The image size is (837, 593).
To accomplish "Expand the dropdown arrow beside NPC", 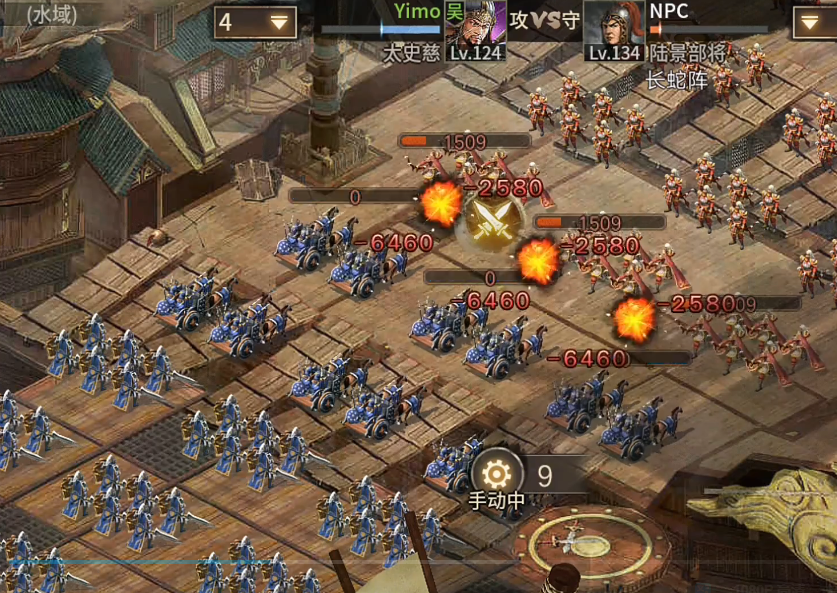I will coord(815,22).
